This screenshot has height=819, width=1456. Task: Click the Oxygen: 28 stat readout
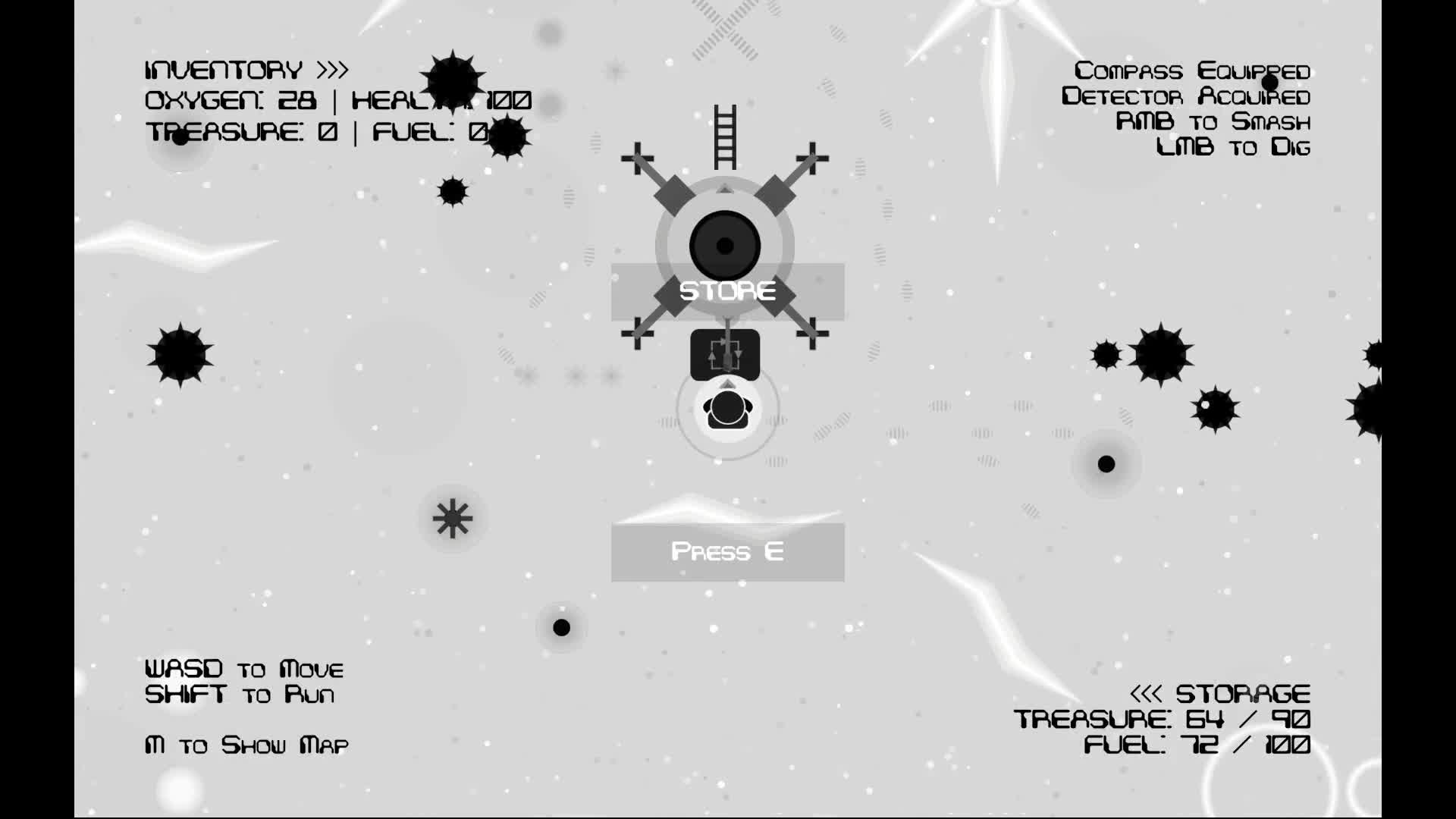(x=231, y=99)
